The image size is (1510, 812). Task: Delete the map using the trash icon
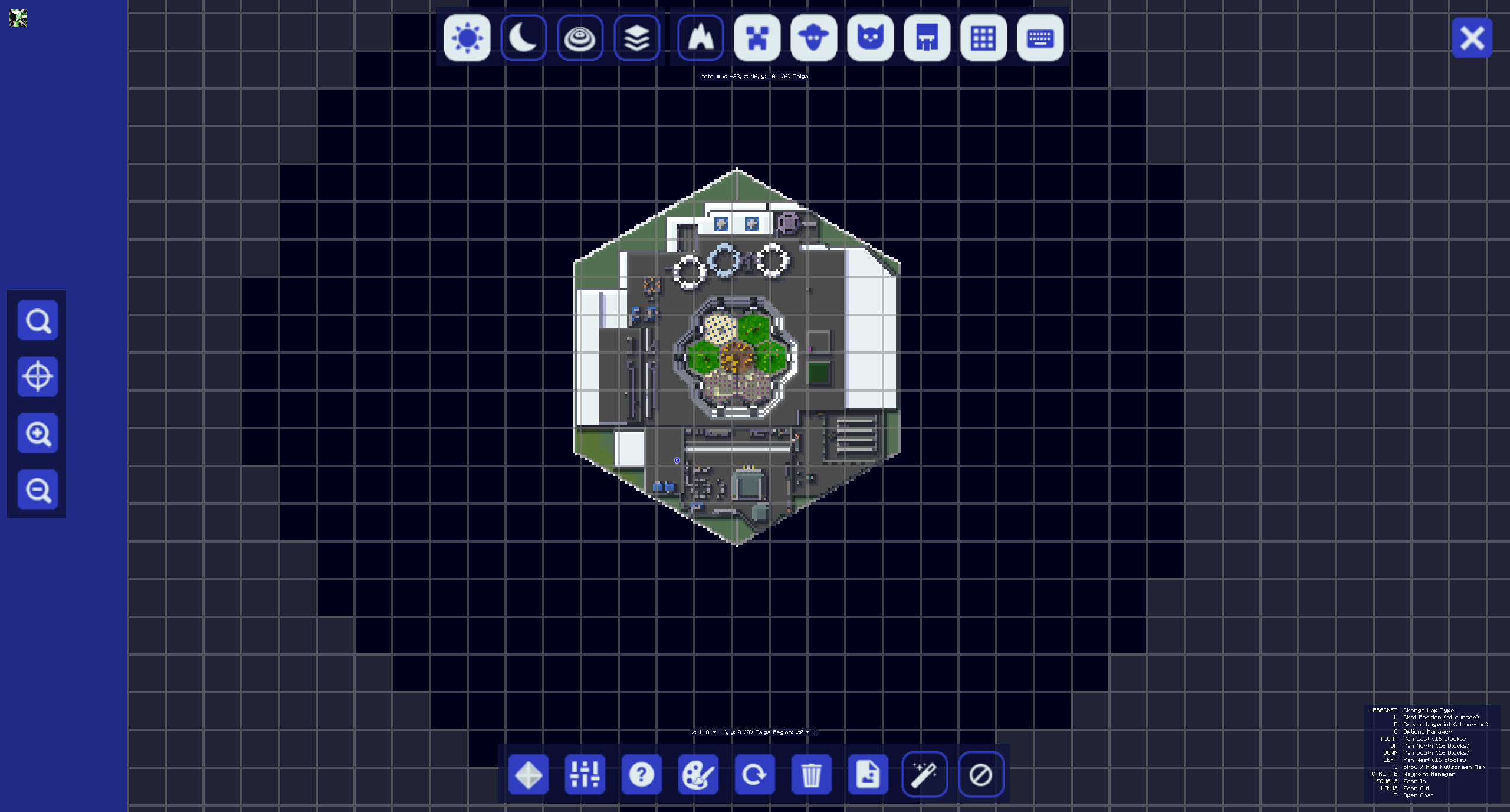[811, 774]
